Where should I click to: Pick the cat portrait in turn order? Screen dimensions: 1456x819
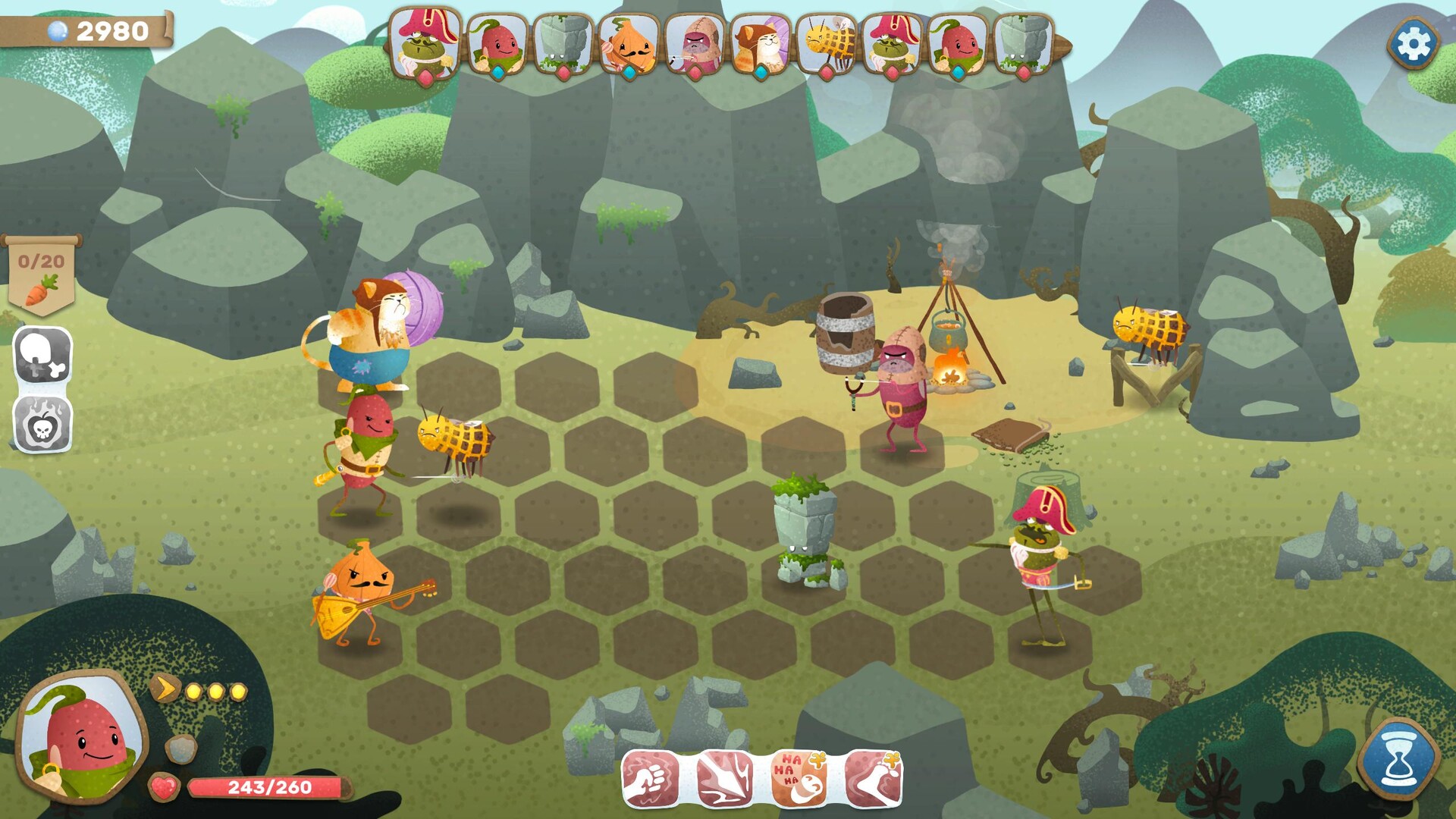point(761,44)
